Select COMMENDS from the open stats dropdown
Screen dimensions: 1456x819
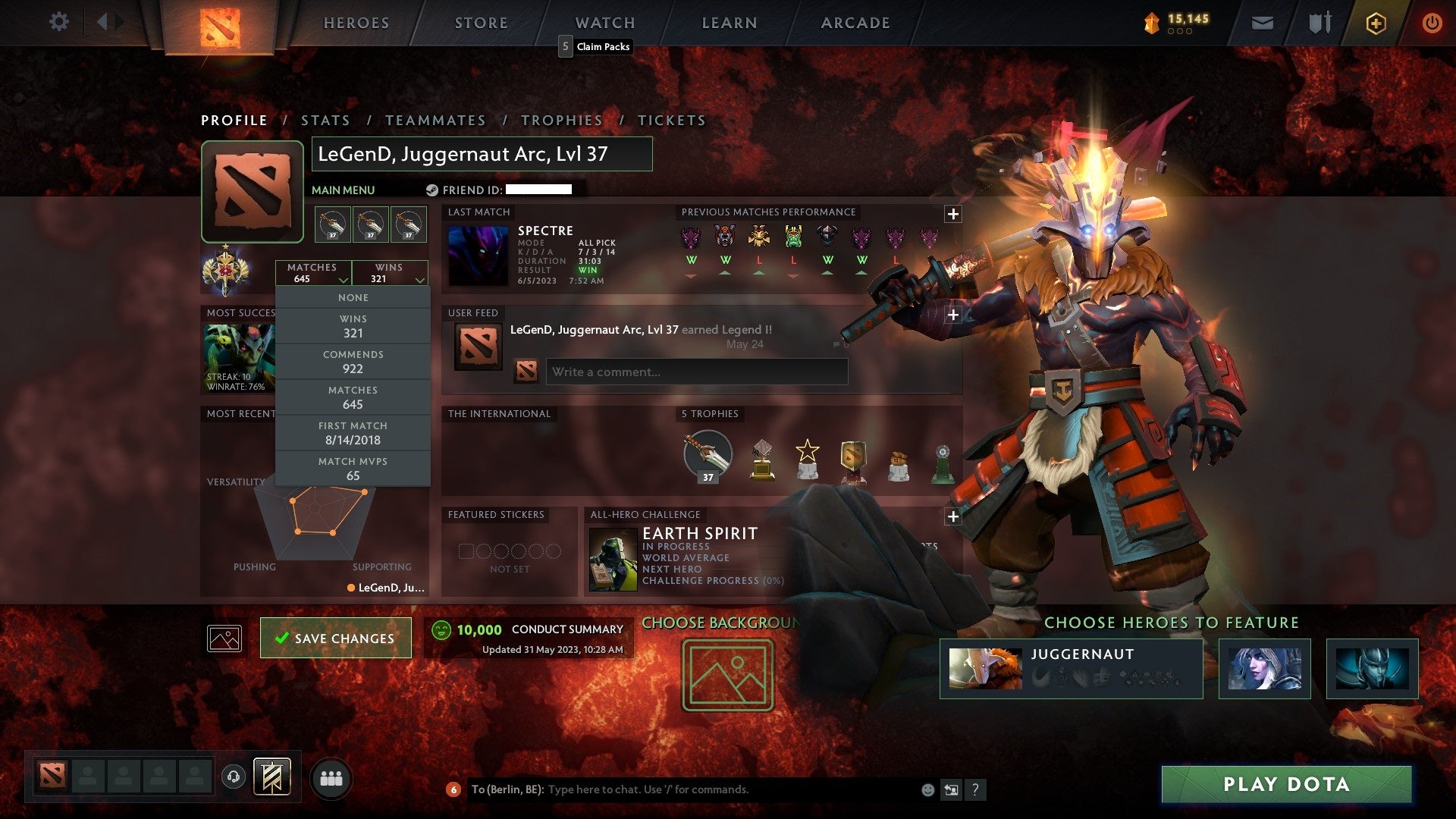(353, 362)
